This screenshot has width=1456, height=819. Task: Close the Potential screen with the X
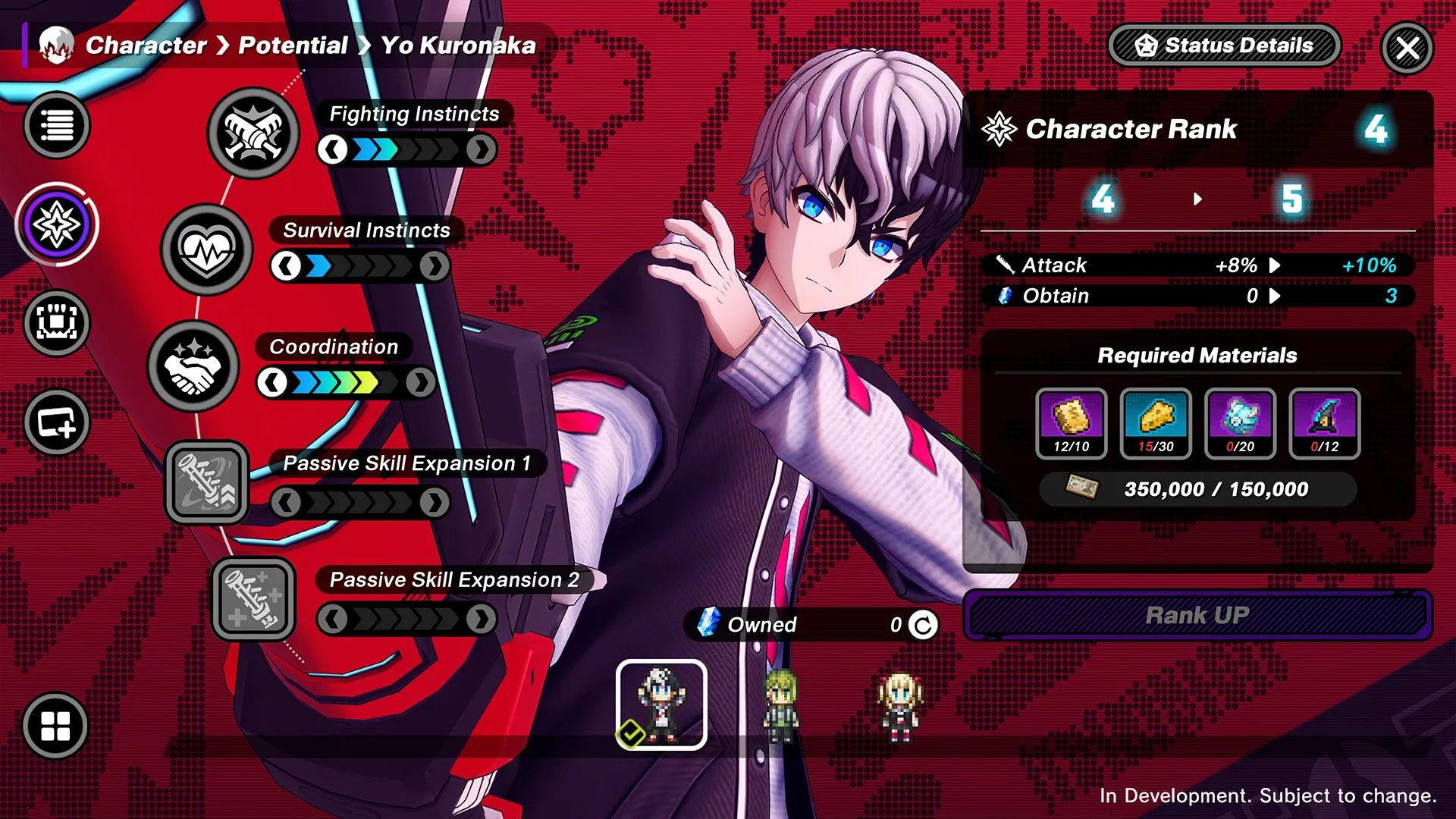1407,49
